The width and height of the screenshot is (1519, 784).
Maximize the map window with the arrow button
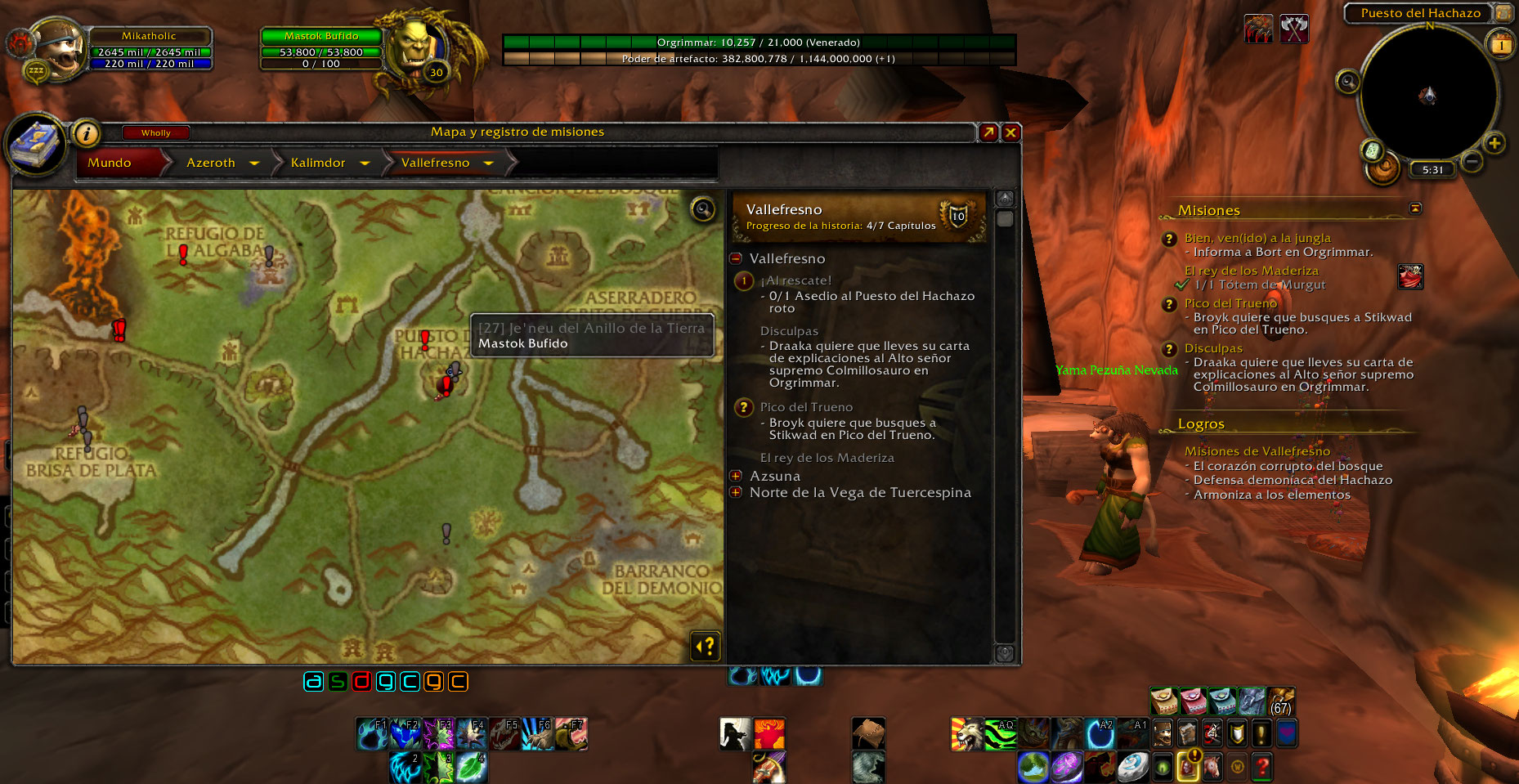pos(988,132)
